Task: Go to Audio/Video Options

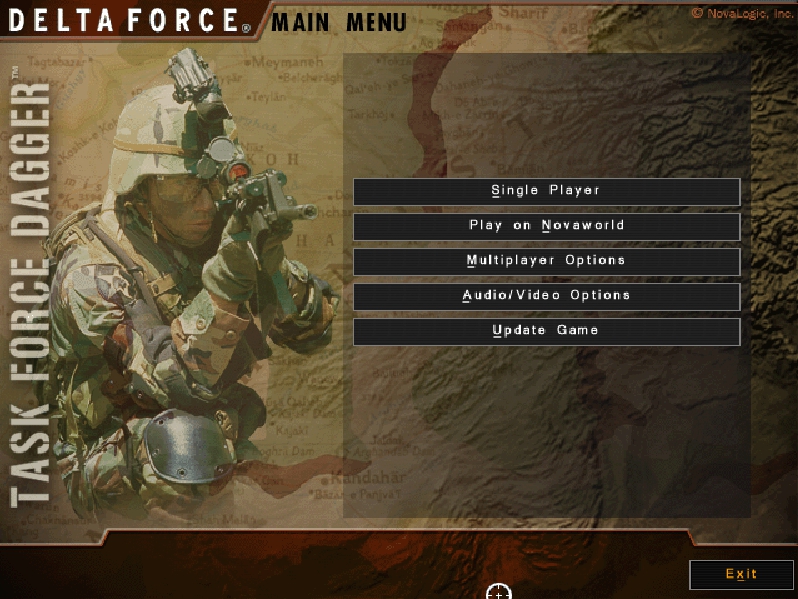Action: pos(546,296)
